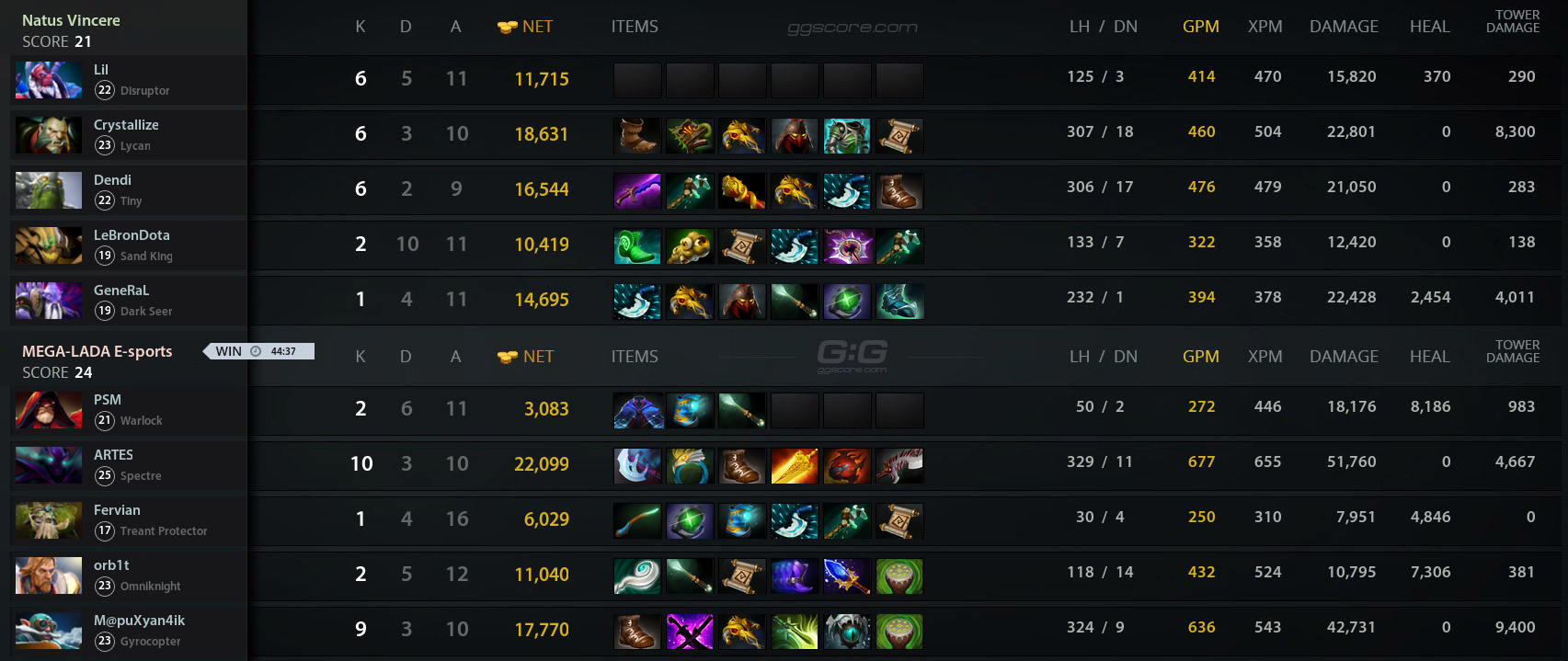The image size is (1568, 661).
Task: Open M@puXyan4ik's Gyrocopter portrait
Action: pos(49,631)
